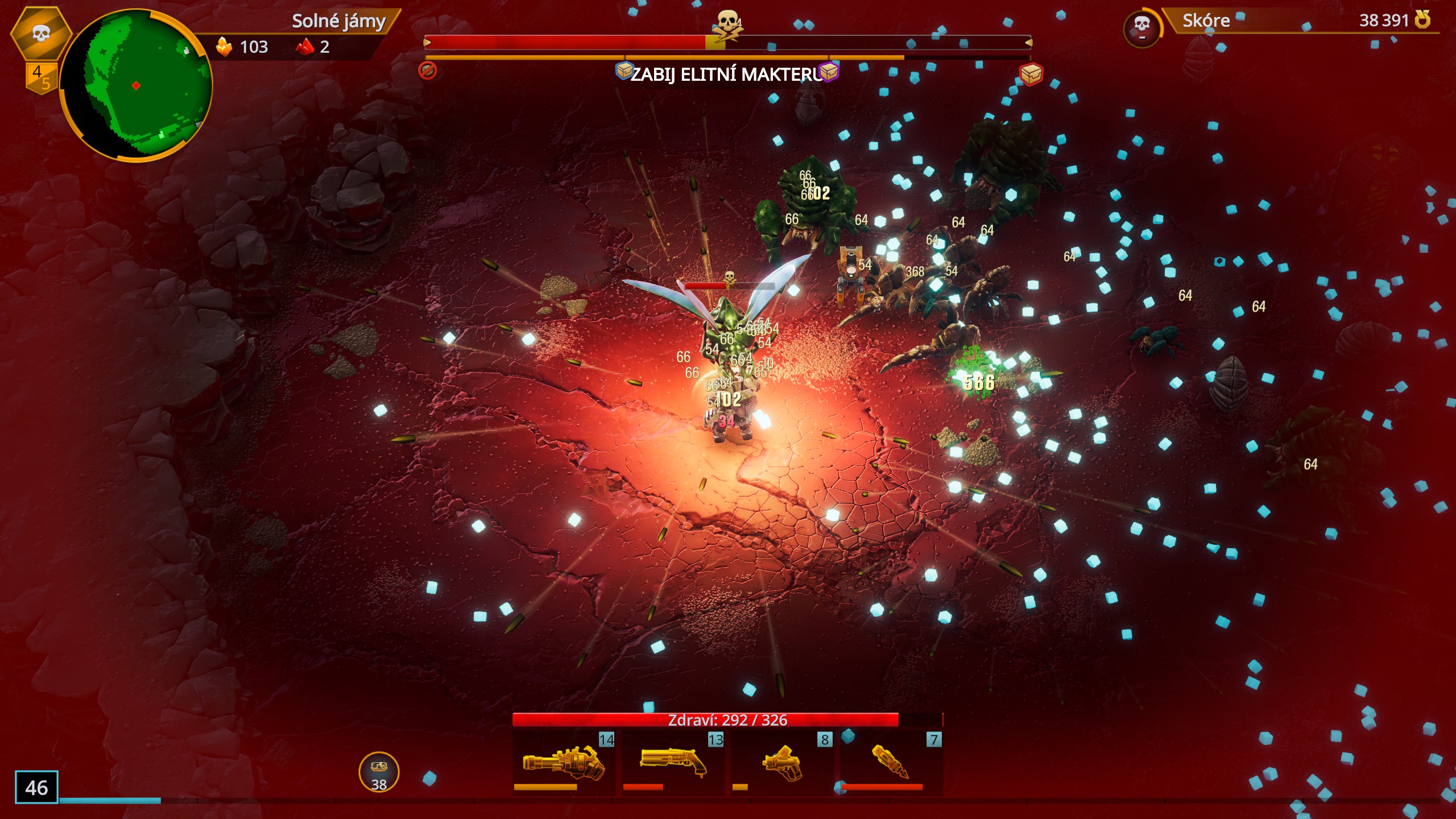Viewport: 1456px width, 819px height.
Task: Click the circular green minimap
Action: click(x=135, y=85)
